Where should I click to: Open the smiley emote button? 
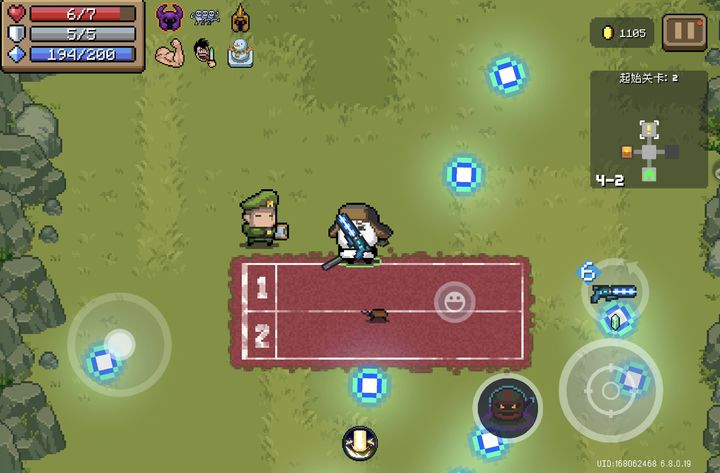[454, 301]
